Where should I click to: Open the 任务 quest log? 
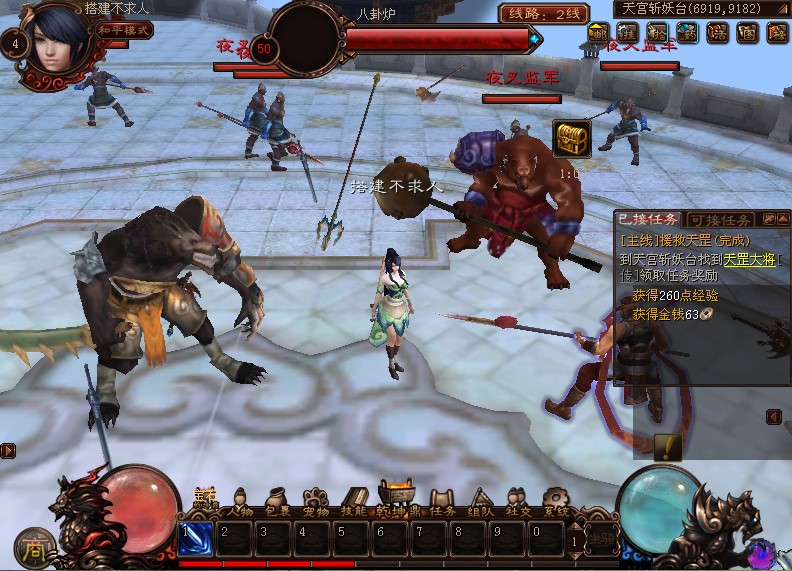tap(444, 502)
